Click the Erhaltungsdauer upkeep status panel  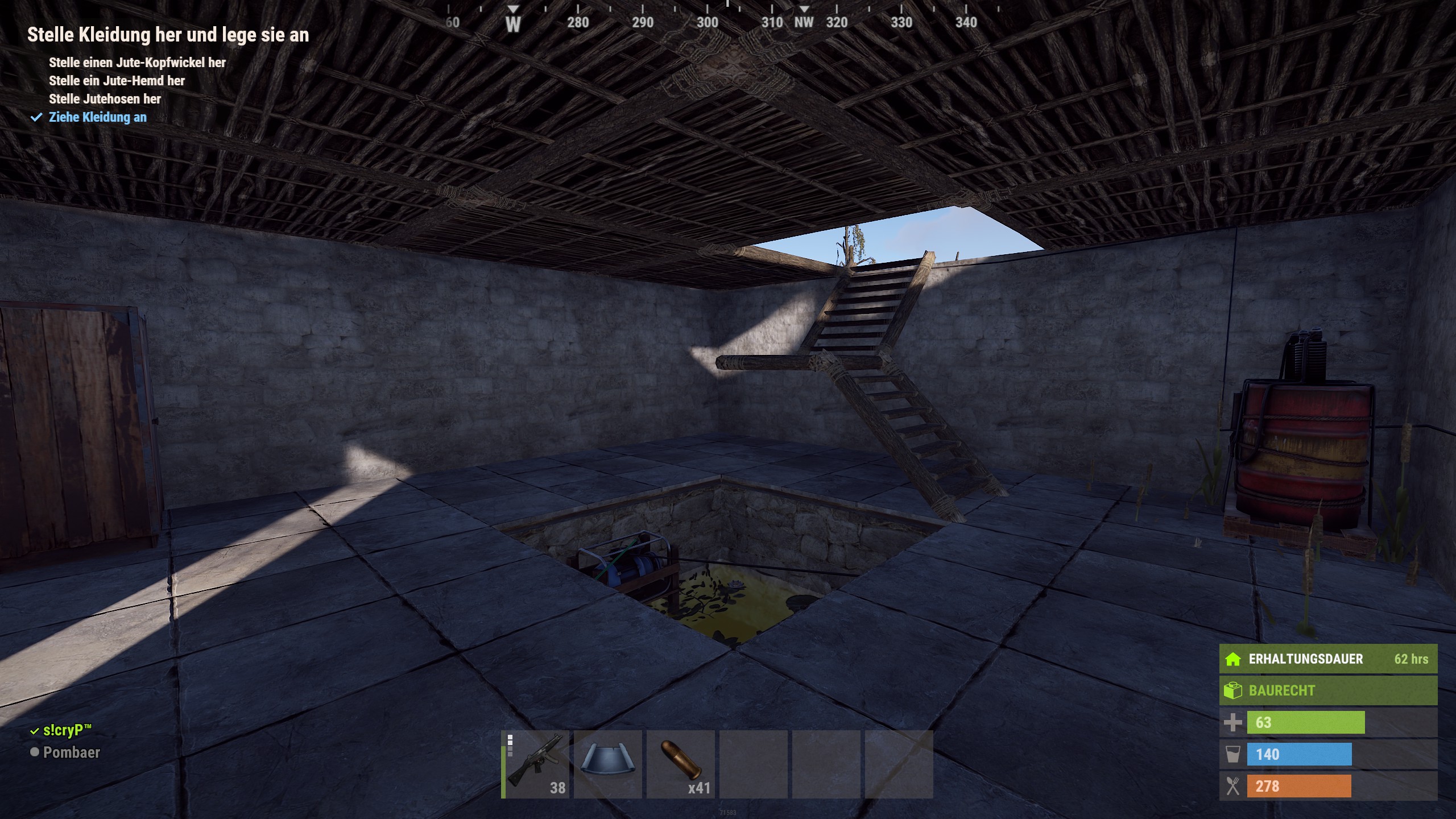click(x=1327, y=659)
